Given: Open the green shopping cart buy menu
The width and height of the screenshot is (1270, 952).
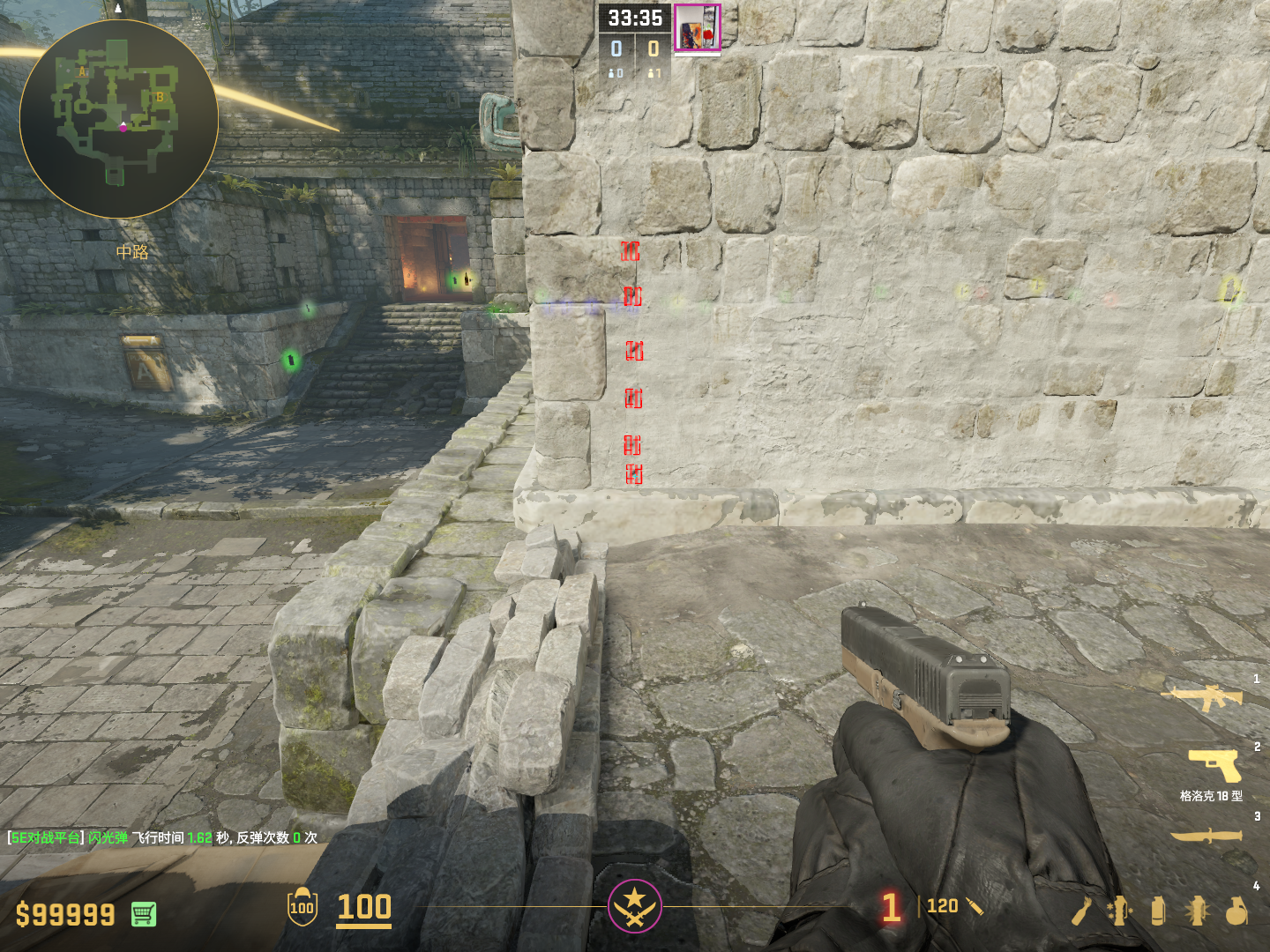Looking at the screenshot, I should coord(144,914).
